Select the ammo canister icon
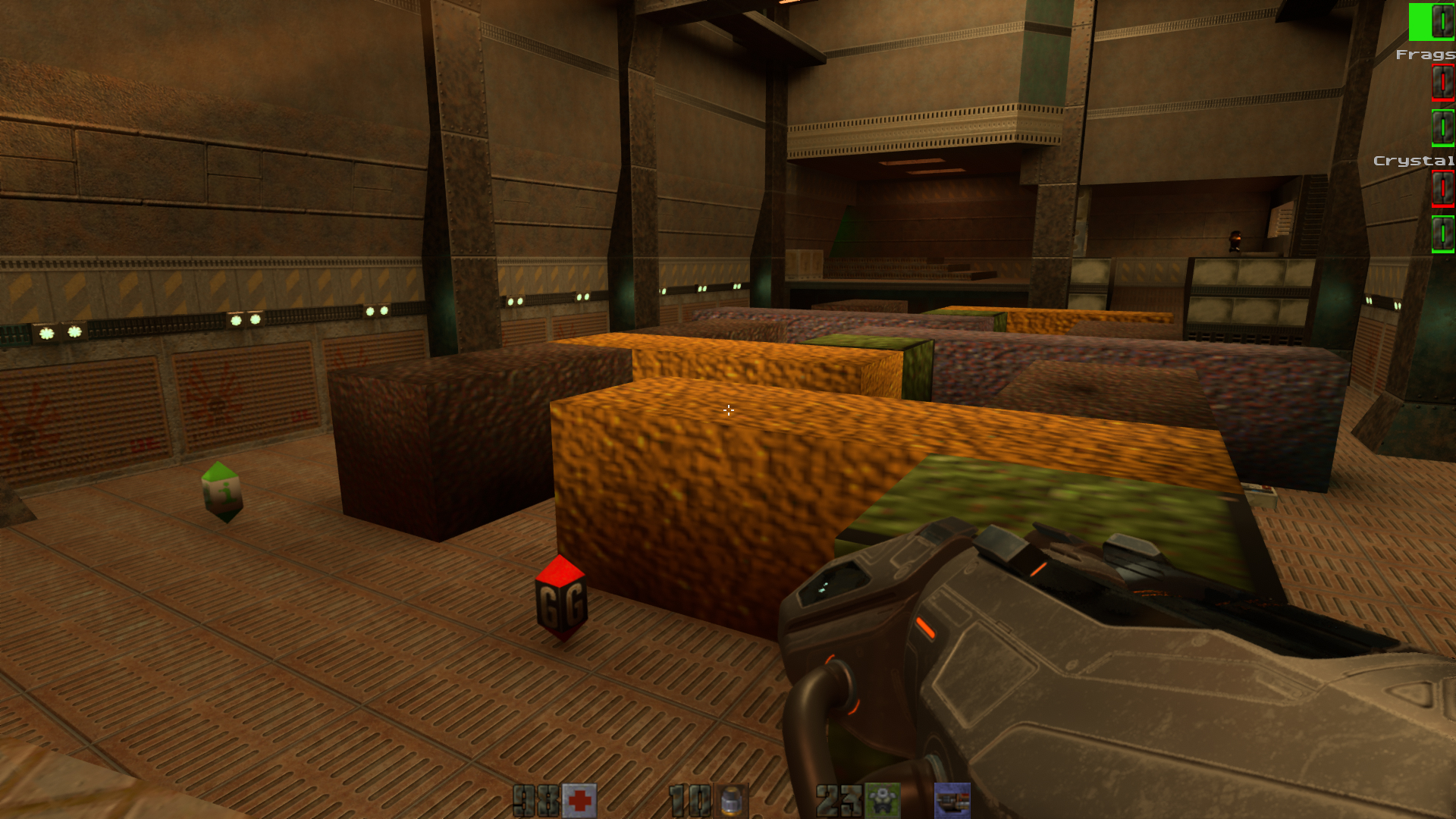 tap(730, 801)
